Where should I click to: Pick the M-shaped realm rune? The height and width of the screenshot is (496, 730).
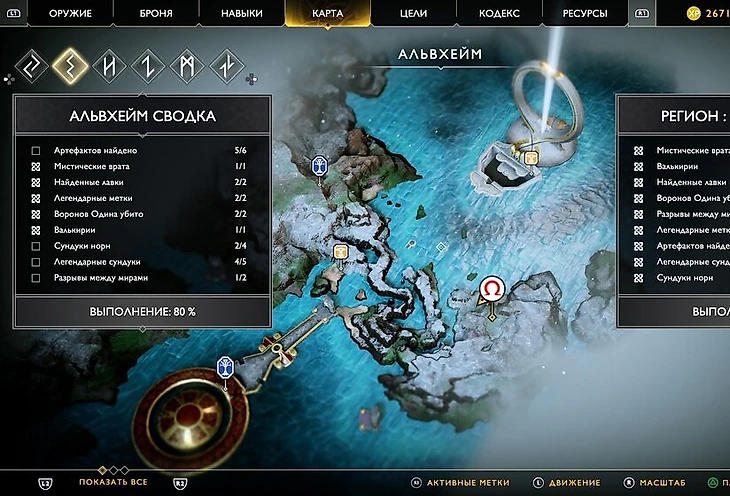point(187,66)
